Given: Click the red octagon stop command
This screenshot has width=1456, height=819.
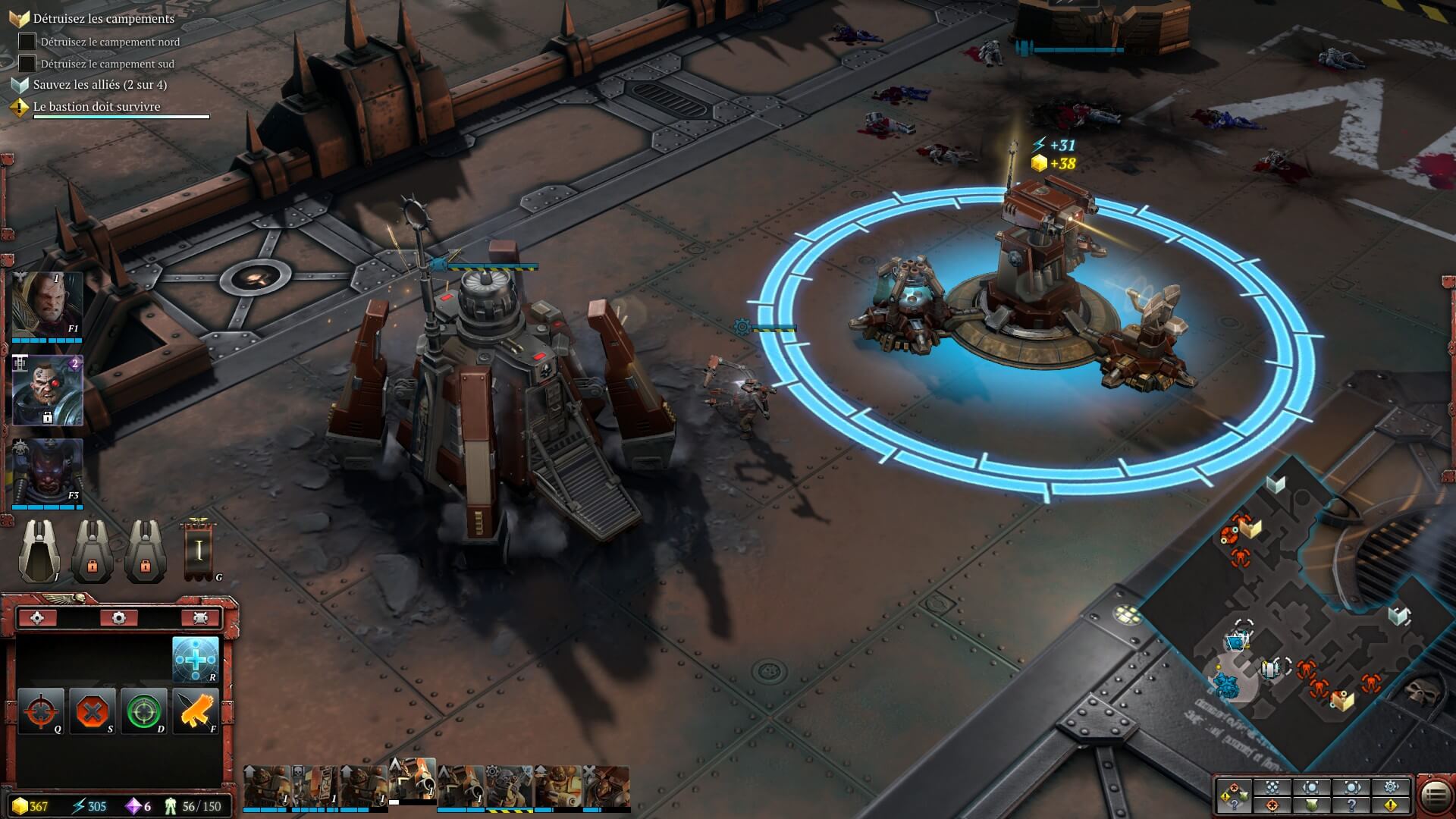Looking at the screenshot, I should coord(93,711).
